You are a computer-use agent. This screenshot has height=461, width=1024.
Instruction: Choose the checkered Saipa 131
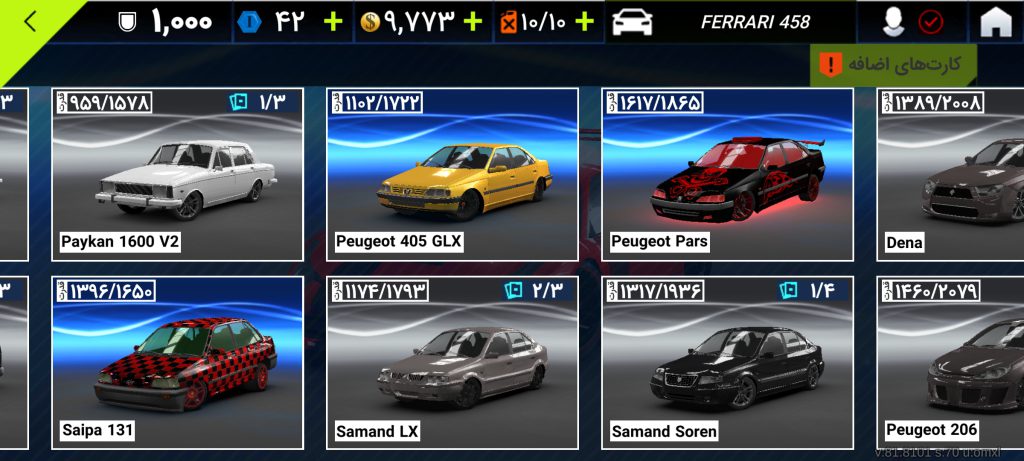[177, 363]
